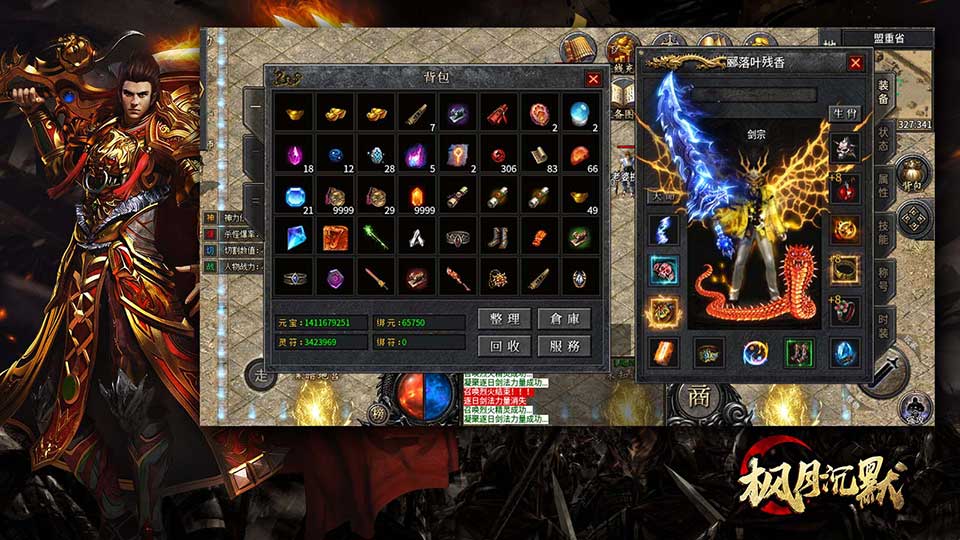Open the 倉庫 warehouse
The image size is (960, 540).
coord(564,319)
